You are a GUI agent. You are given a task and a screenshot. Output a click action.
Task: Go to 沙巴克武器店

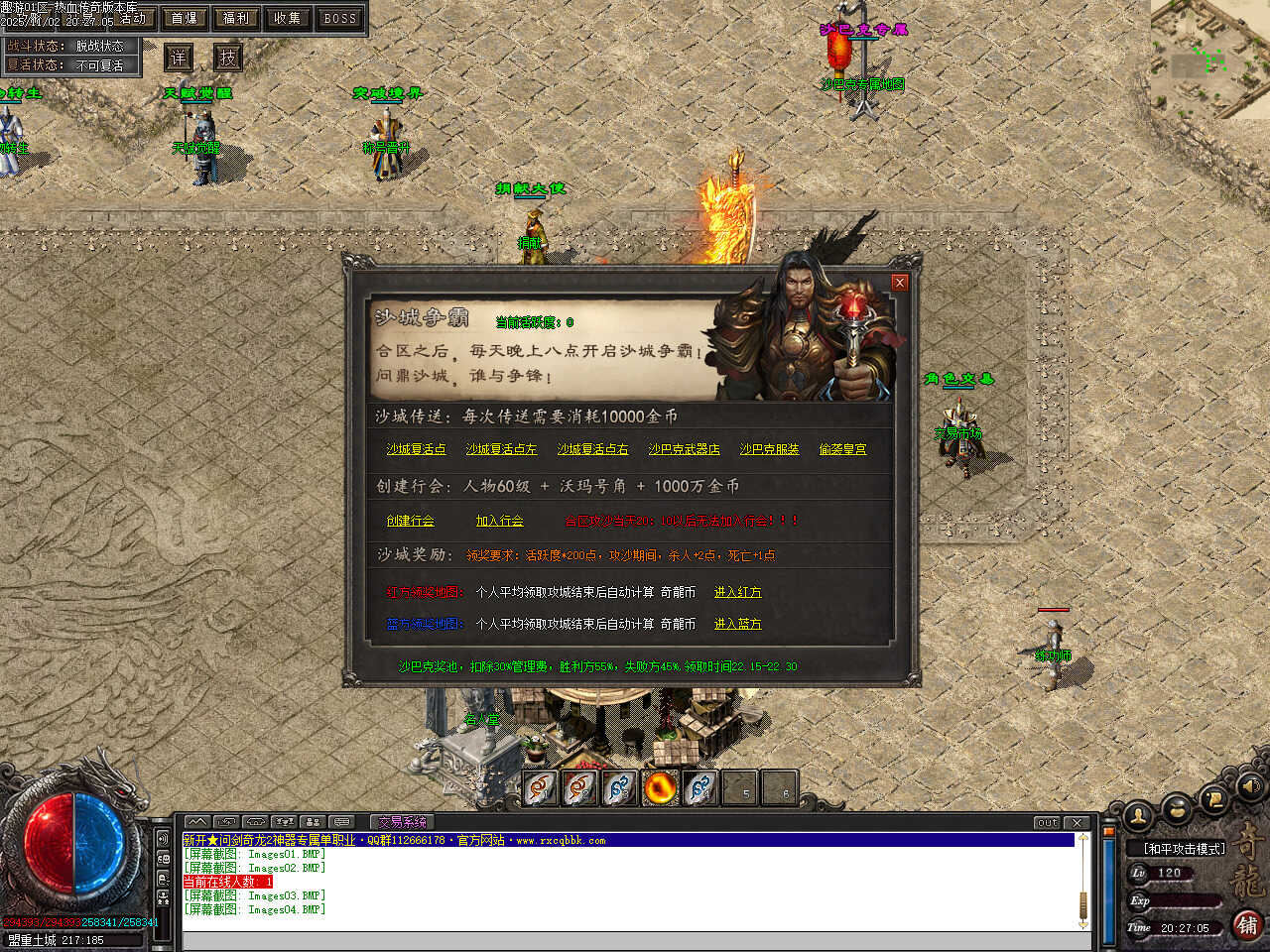click(x=684, y=449)
